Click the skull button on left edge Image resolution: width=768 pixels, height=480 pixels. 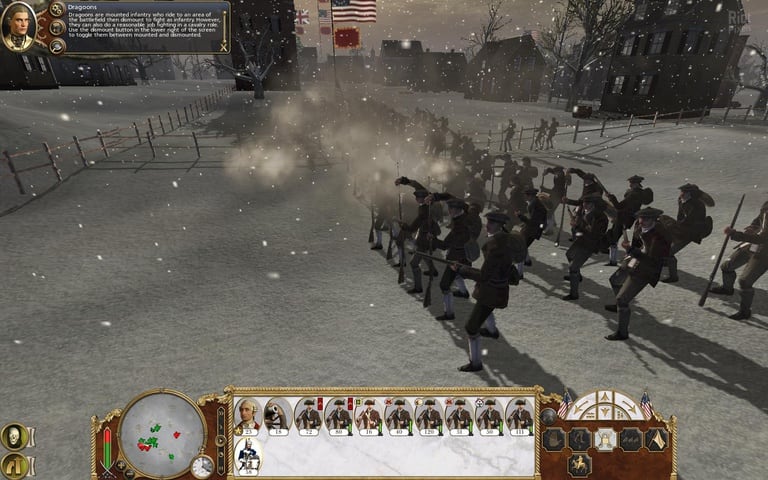[x=14, y=436]
